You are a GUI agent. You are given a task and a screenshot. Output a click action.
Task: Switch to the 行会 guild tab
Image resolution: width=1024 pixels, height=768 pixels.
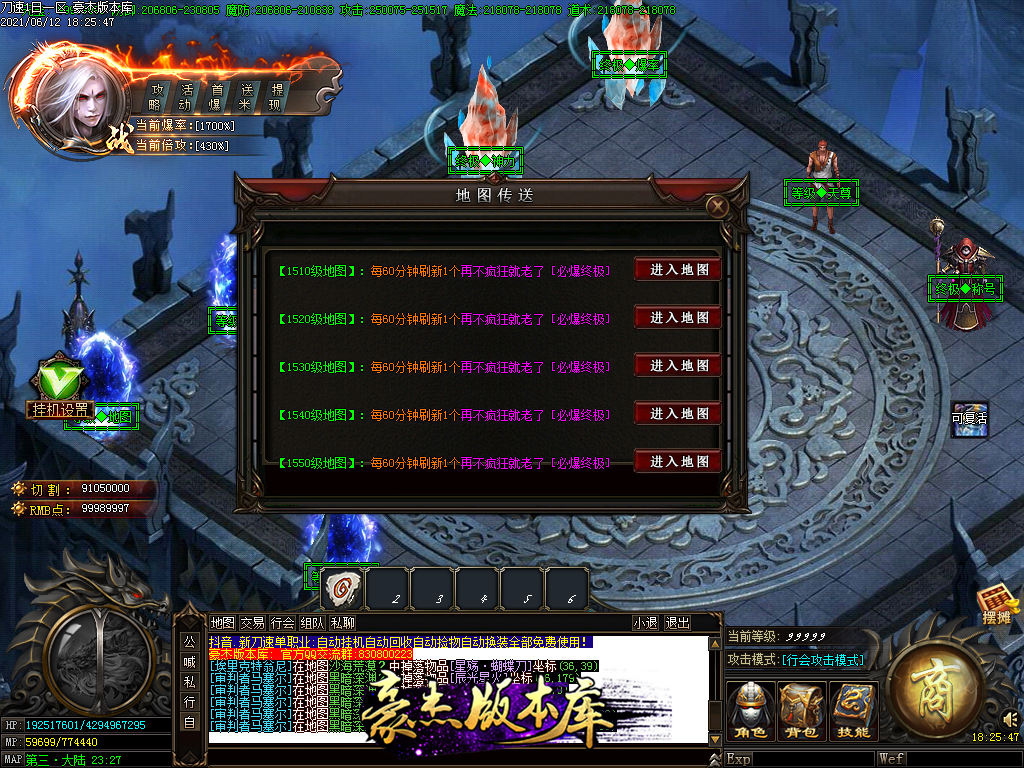pos(282,623)
